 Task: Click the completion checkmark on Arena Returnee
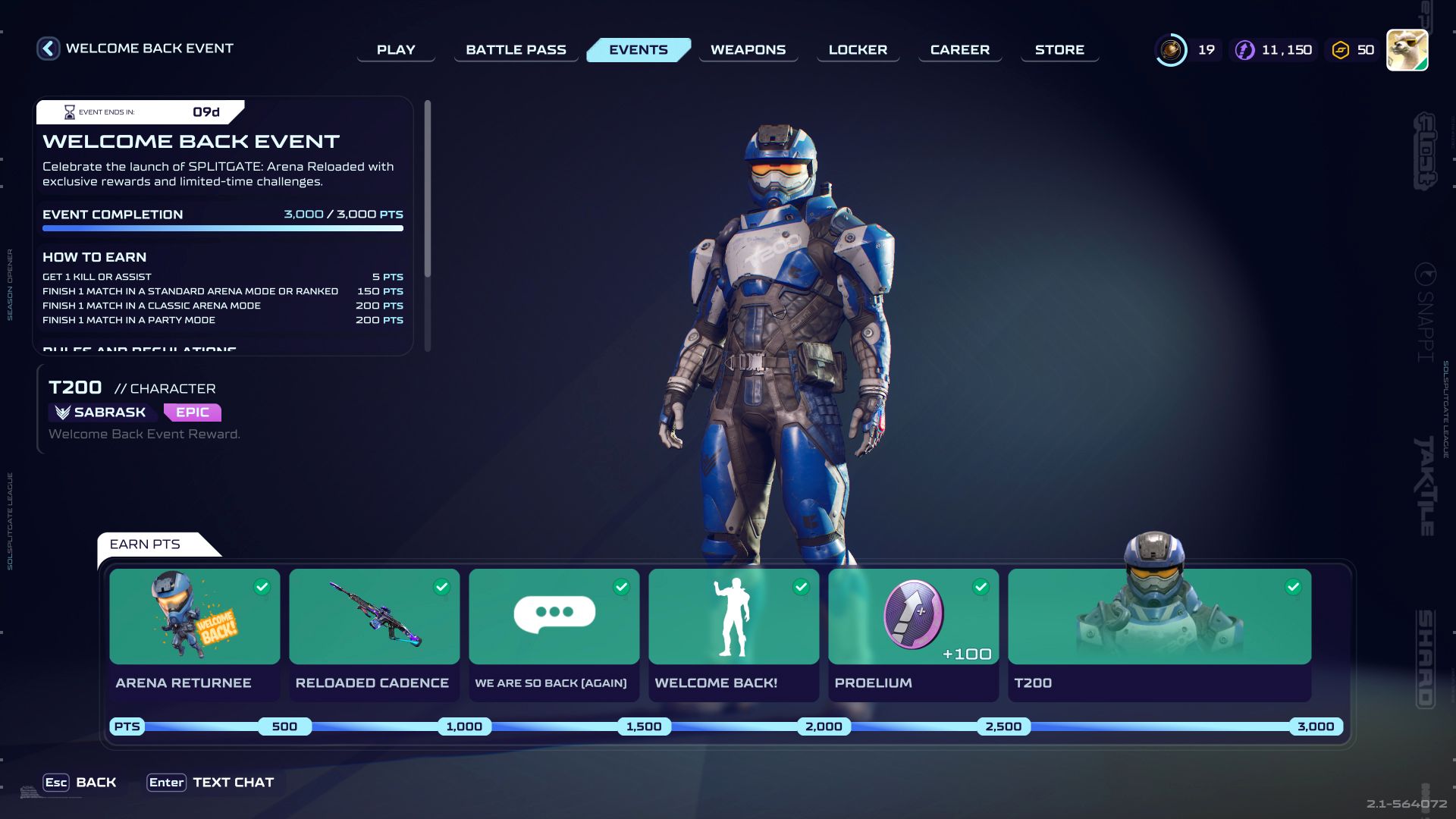pyautogui.click(x=261, y=586)
